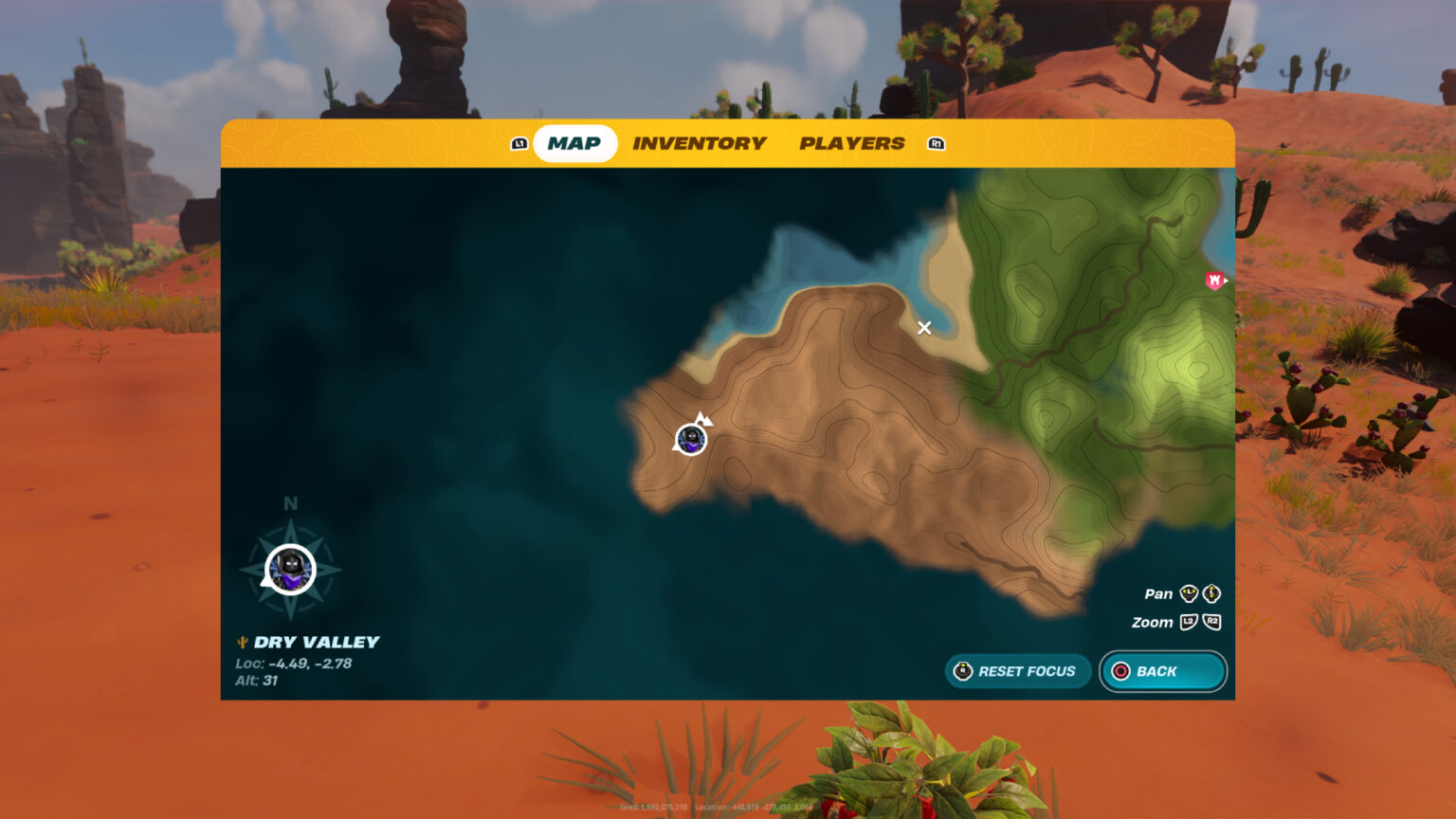The height and width of the screenshot is (819, 1456).
Task: Select the MAP tab
Action: tap(574, 143)
